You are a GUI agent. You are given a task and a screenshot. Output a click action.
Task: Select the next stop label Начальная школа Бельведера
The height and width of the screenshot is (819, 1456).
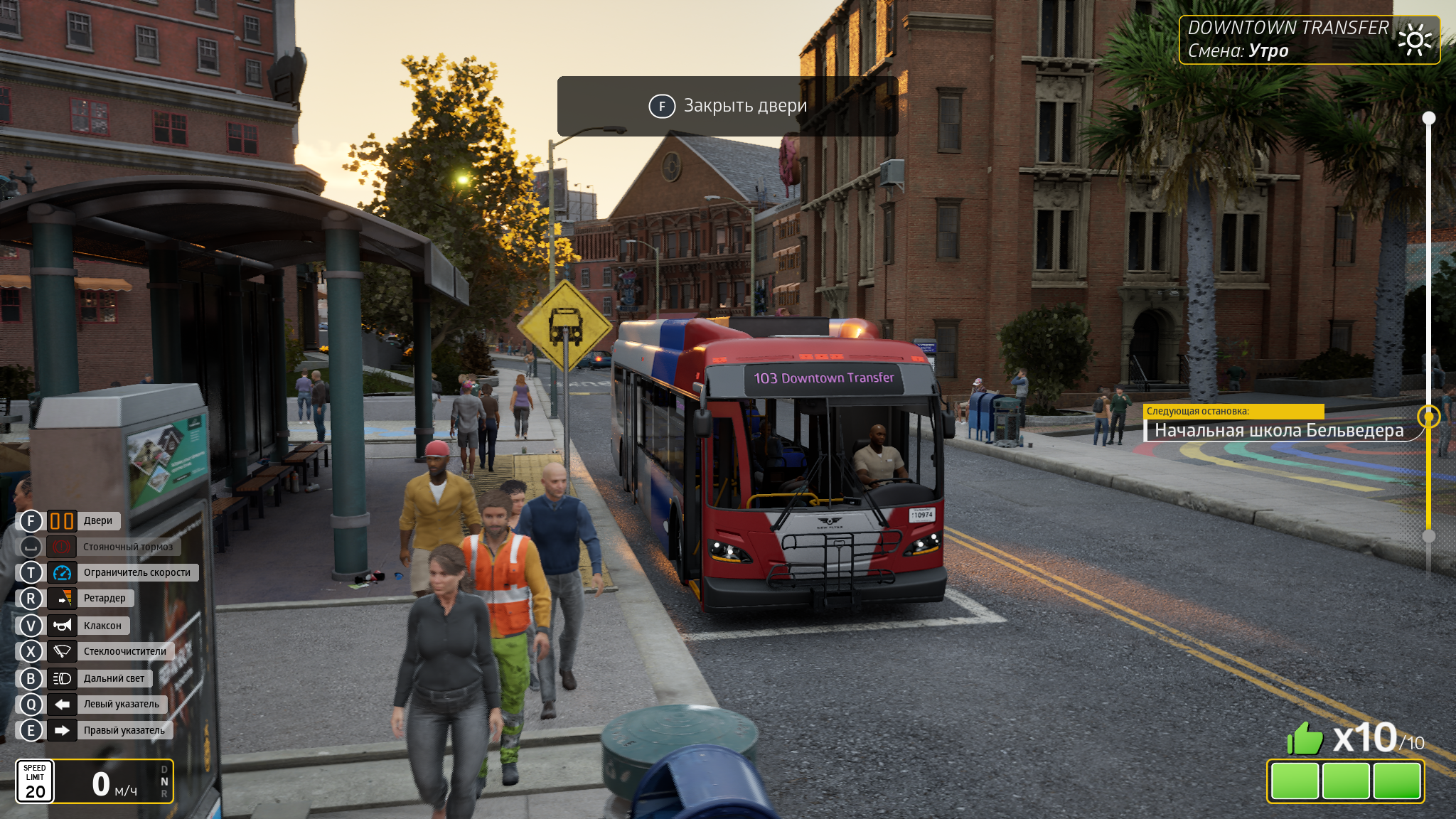click(1278, 431)
